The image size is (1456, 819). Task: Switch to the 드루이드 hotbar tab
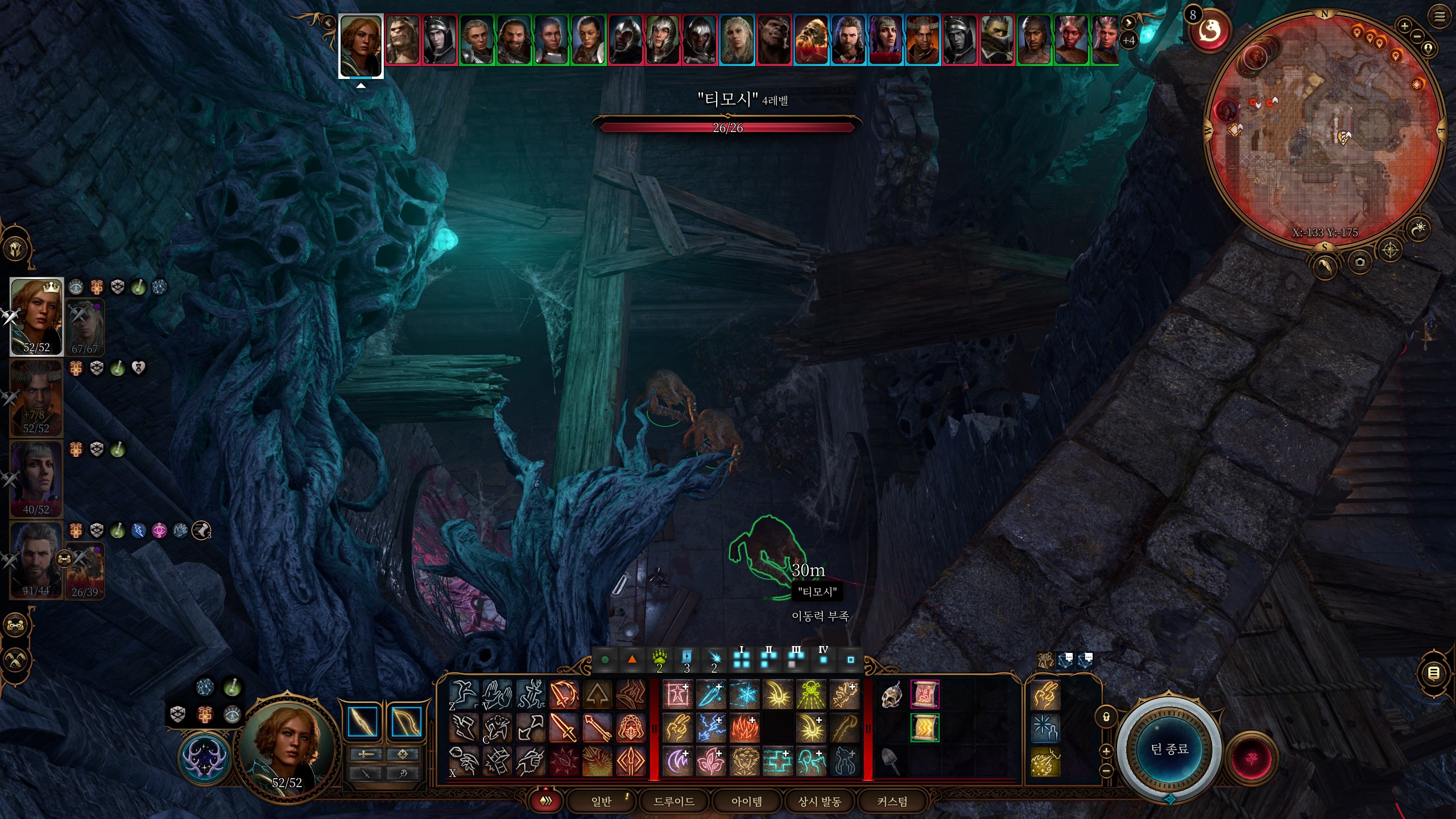click(x=674, y=801)
